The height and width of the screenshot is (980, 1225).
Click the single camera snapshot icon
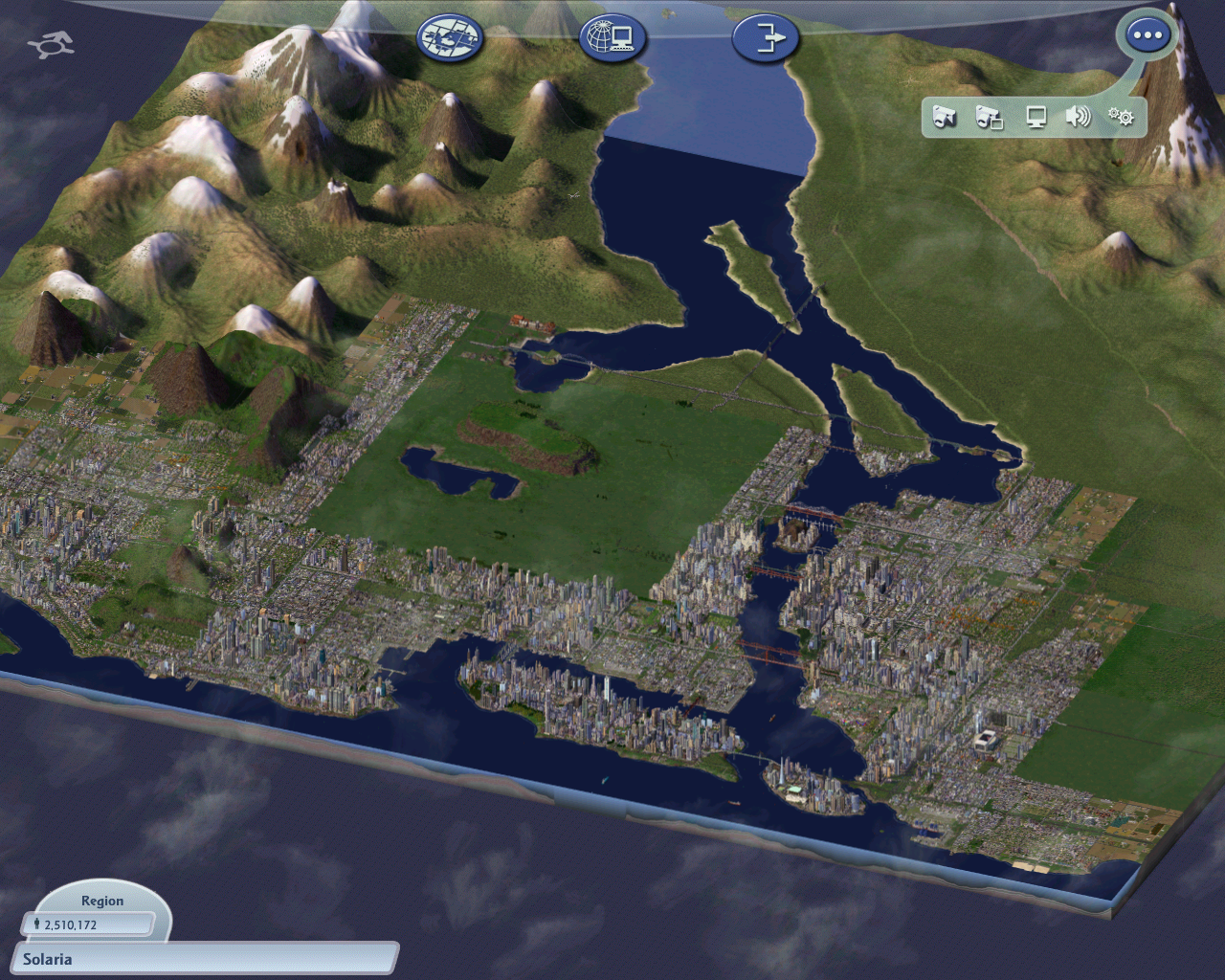point(945,117)
